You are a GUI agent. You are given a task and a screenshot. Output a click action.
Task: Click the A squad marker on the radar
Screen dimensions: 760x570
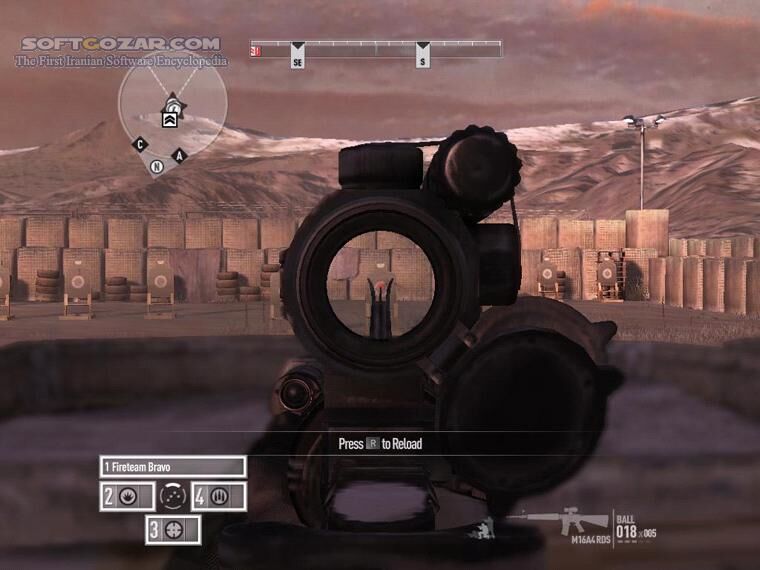tap(180, 154)
